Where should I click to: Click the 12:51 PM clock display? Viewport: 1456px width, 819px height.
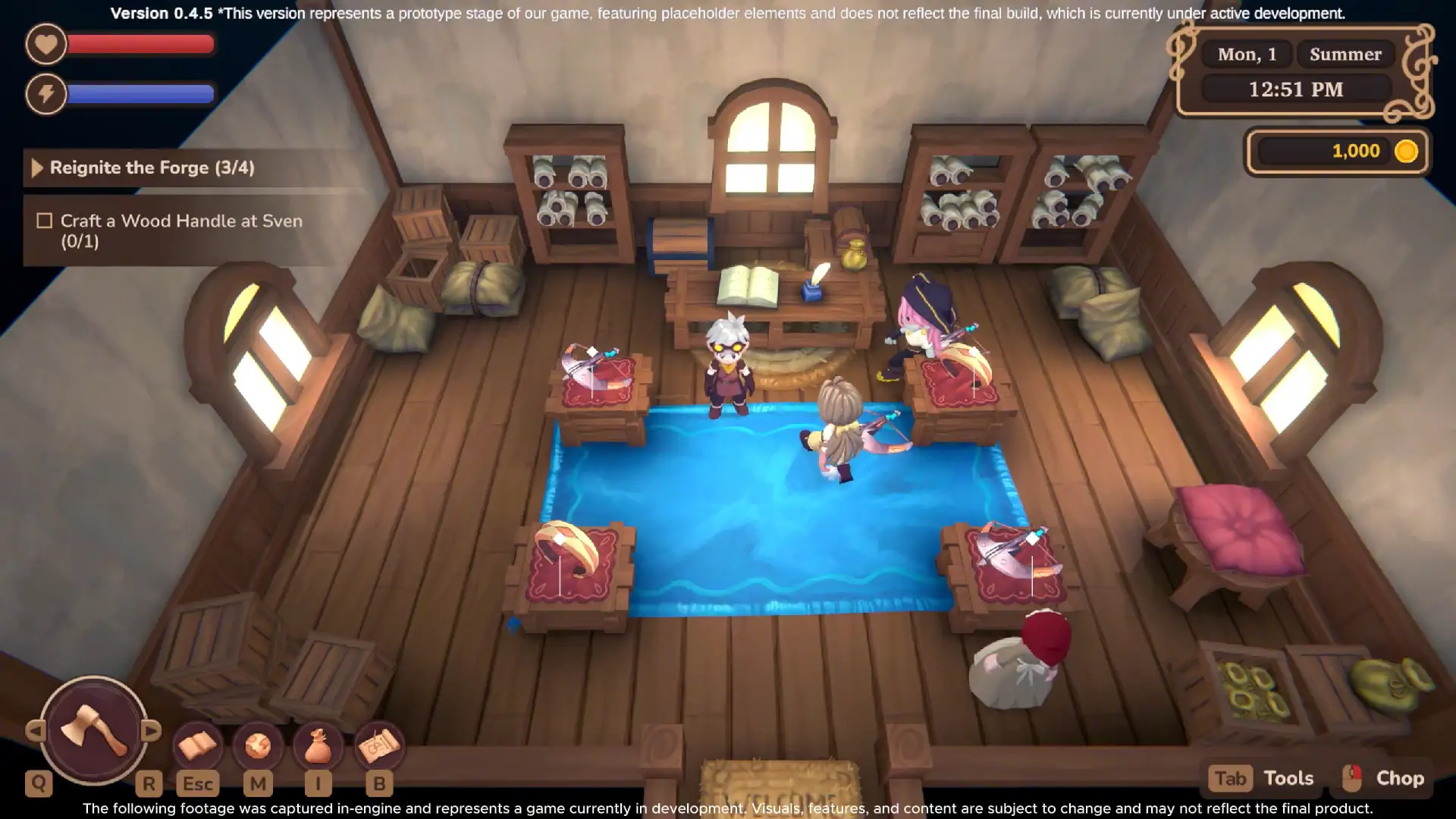(1297, 89)
